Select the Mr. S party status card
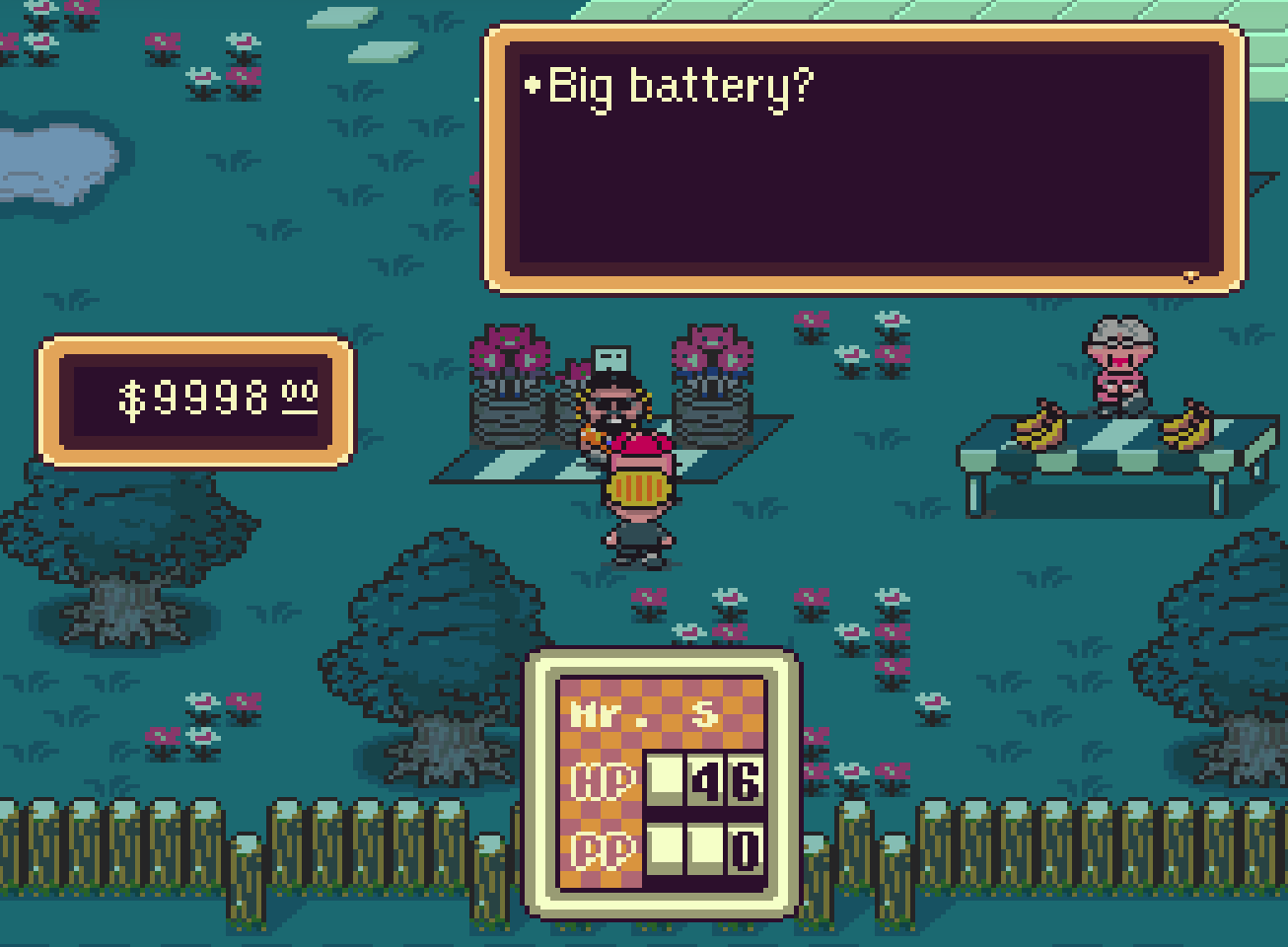1288x947 pixels. (661, 782)
